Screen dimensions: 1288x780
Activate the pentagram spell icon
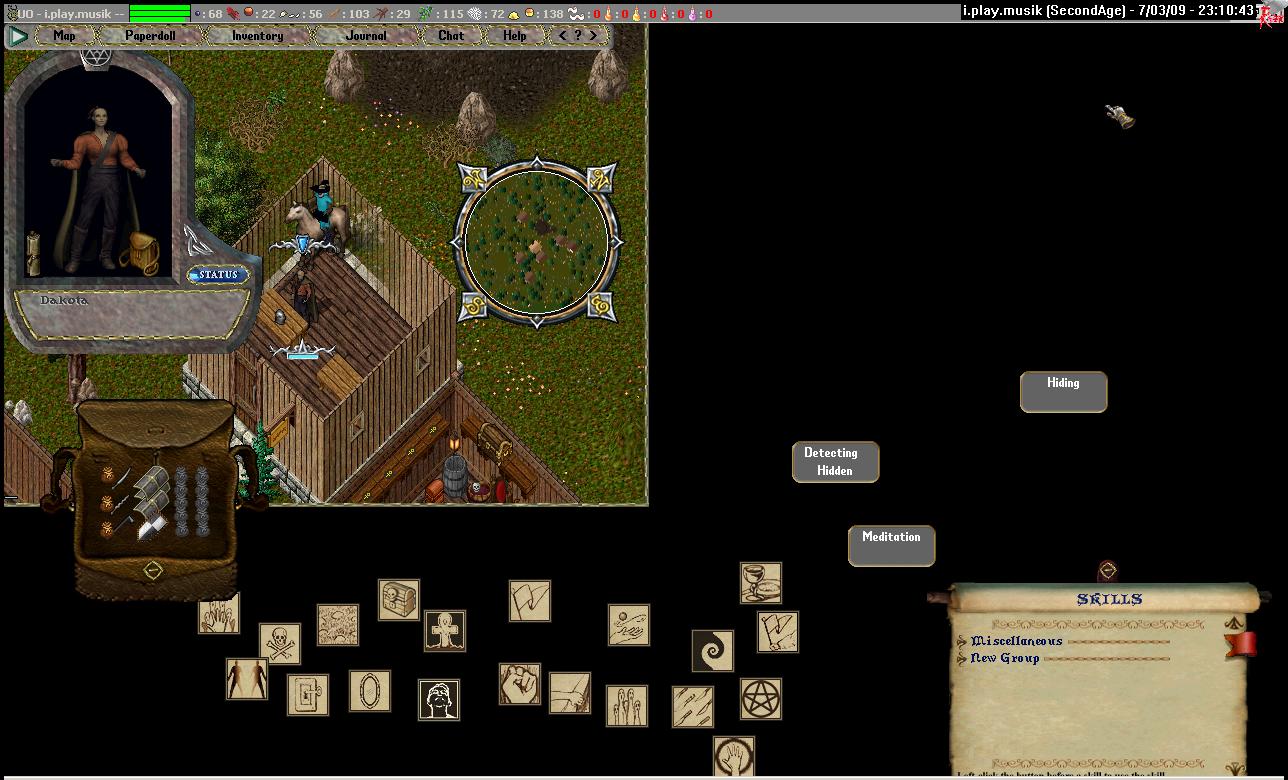coord(761,698)
